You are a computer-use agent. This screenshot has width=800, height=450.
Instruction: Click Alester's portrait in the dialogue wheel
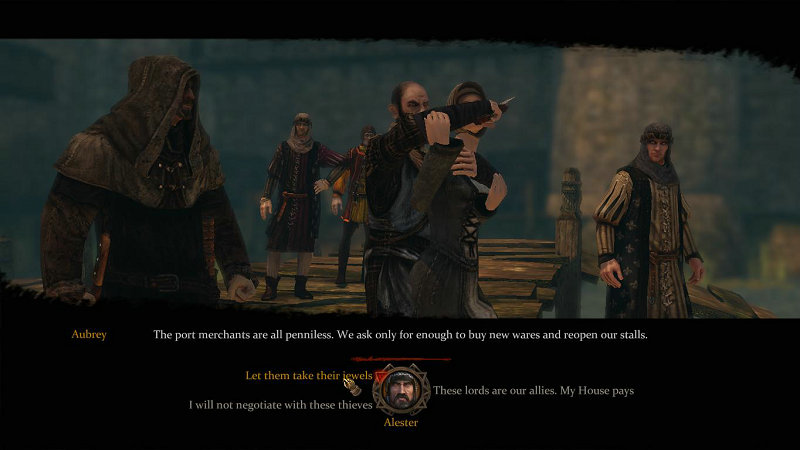[x=401, y=390]
